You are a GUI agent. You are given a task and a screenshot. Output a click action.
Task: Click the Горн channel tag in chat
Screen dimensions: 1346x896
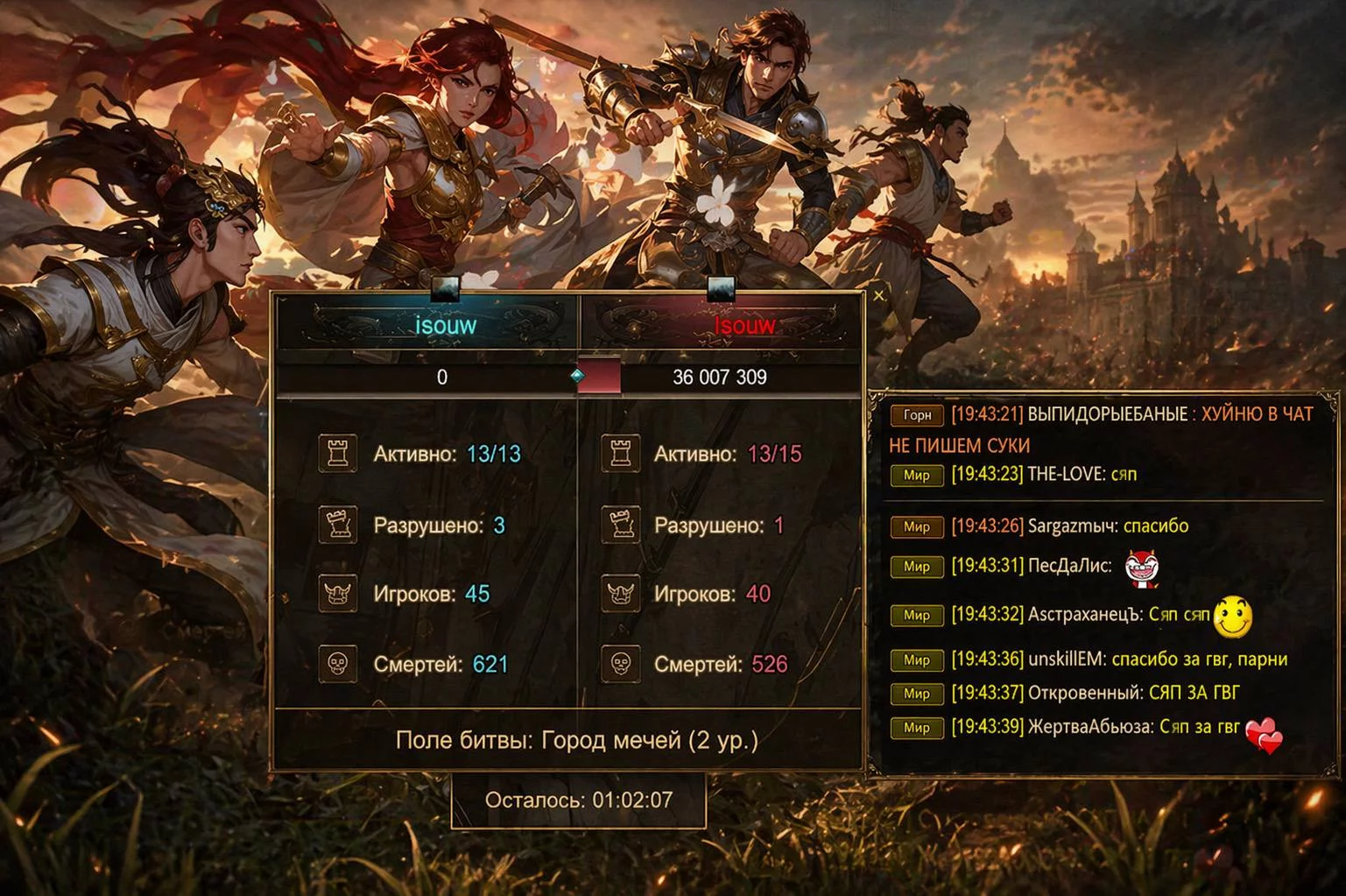point(917,415)
